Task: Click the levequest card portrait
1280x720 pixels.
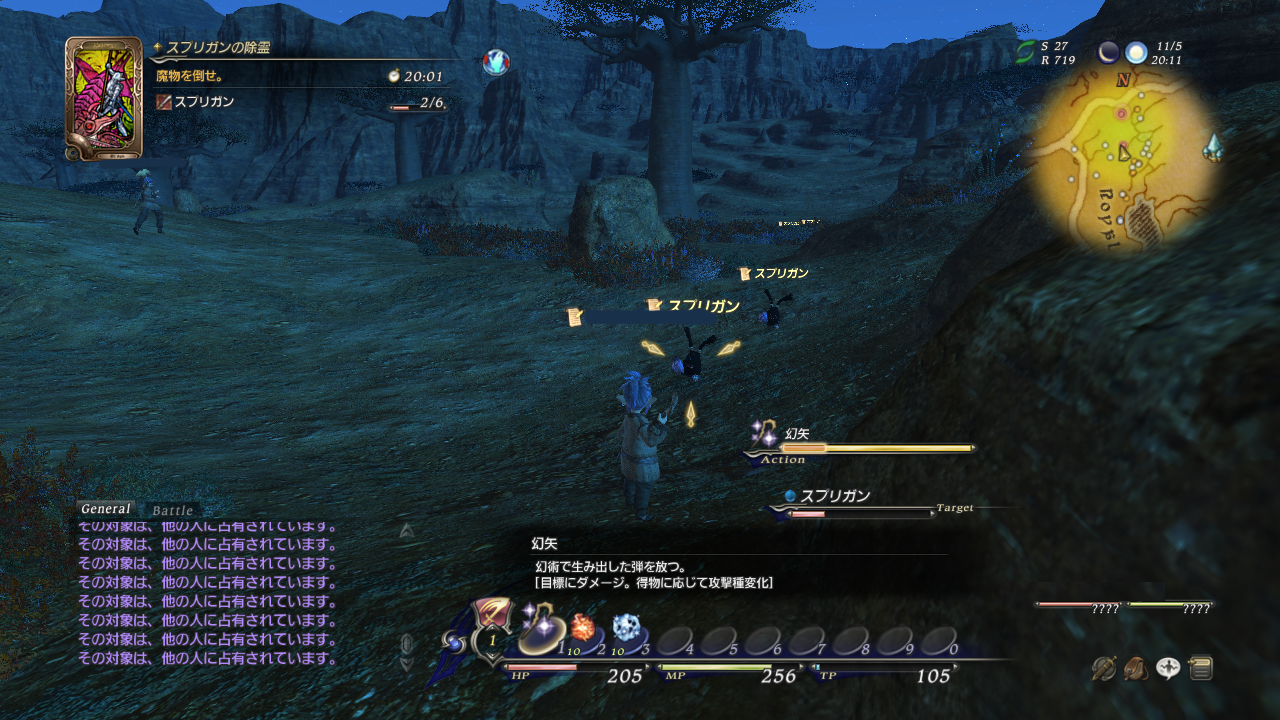Action: [103, 98]
